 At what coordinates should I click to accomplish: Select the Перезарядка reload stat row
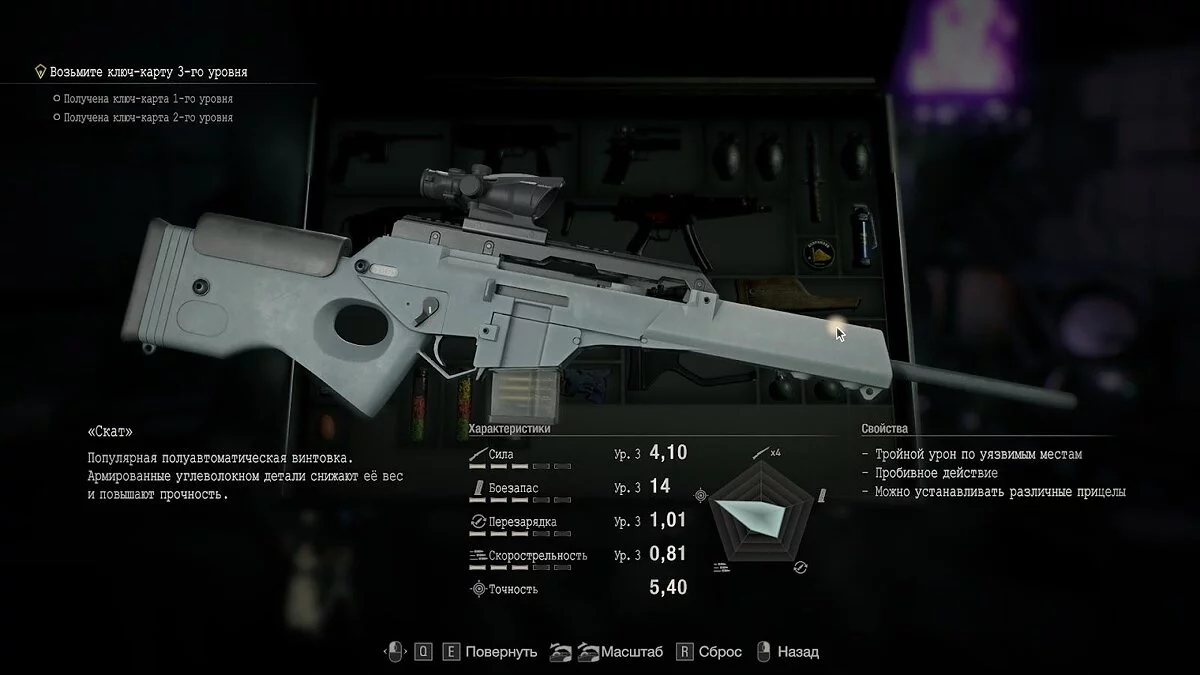pos(577,522)
